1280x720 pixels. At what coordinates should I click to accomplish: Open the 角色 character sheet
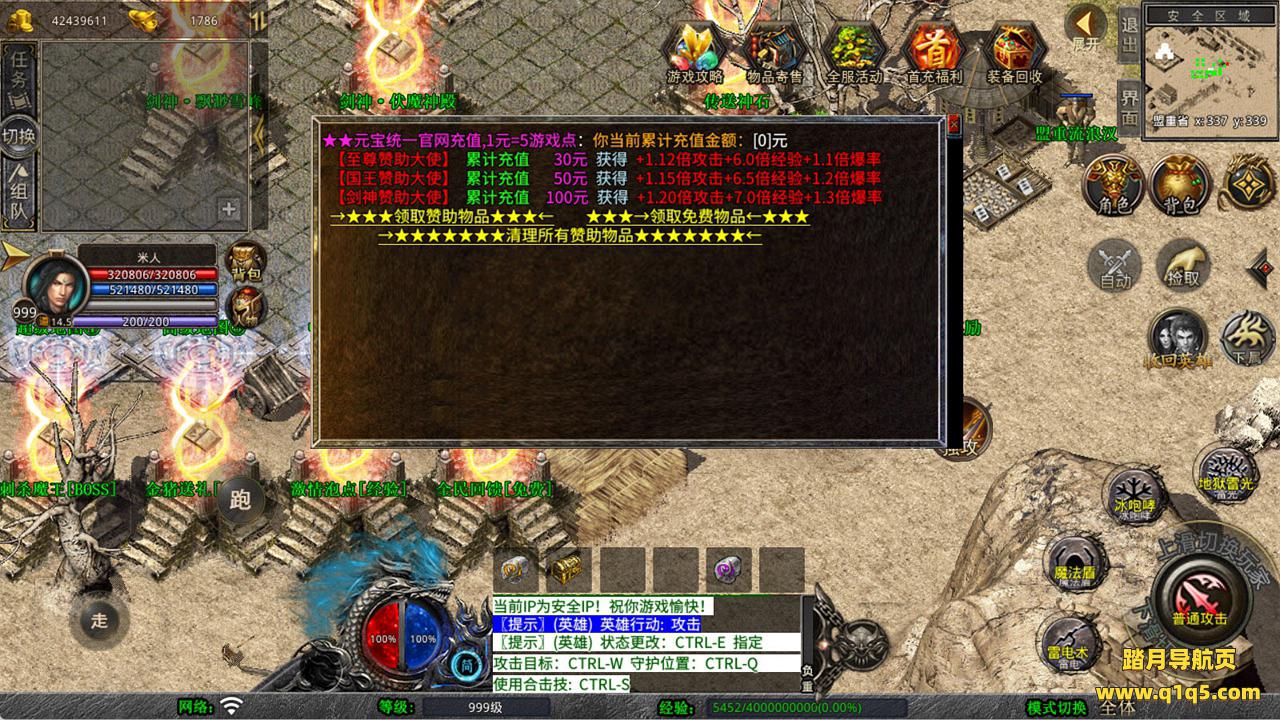[1114, 184]
